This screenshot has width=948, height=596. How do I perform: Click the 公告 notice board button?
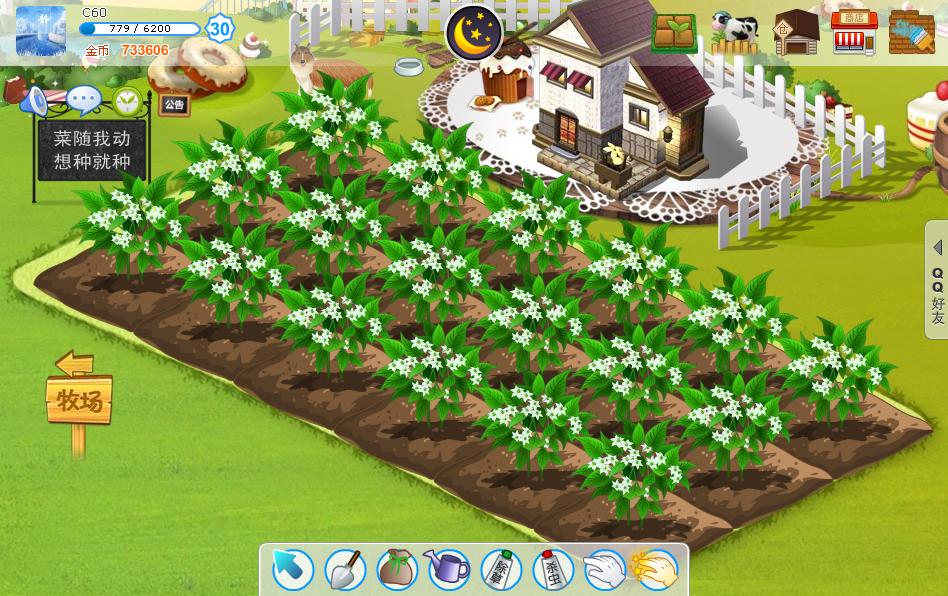[x=174, y=104]
